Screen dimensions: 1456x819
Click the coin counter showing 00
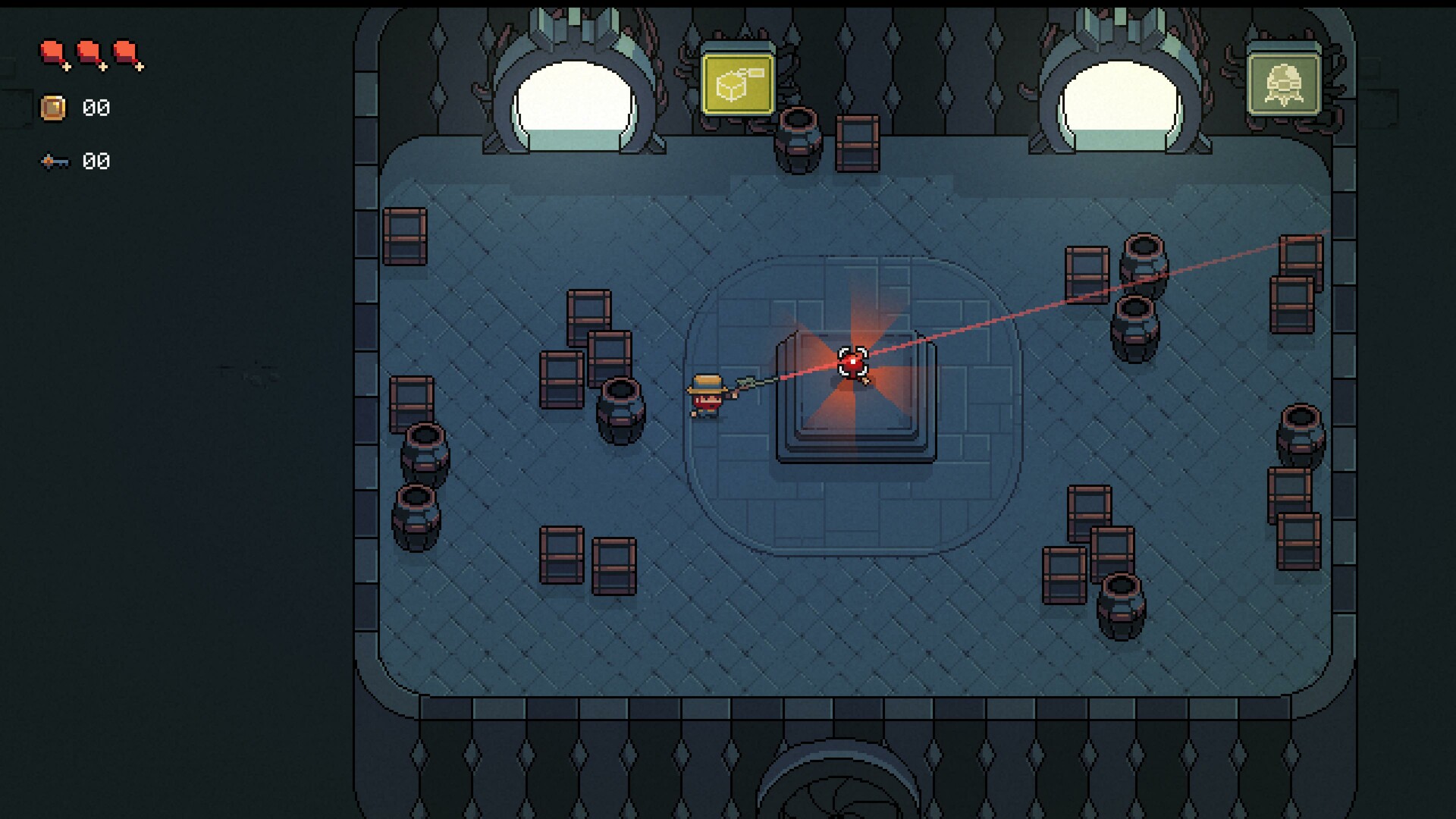click(x=95, y=108)
